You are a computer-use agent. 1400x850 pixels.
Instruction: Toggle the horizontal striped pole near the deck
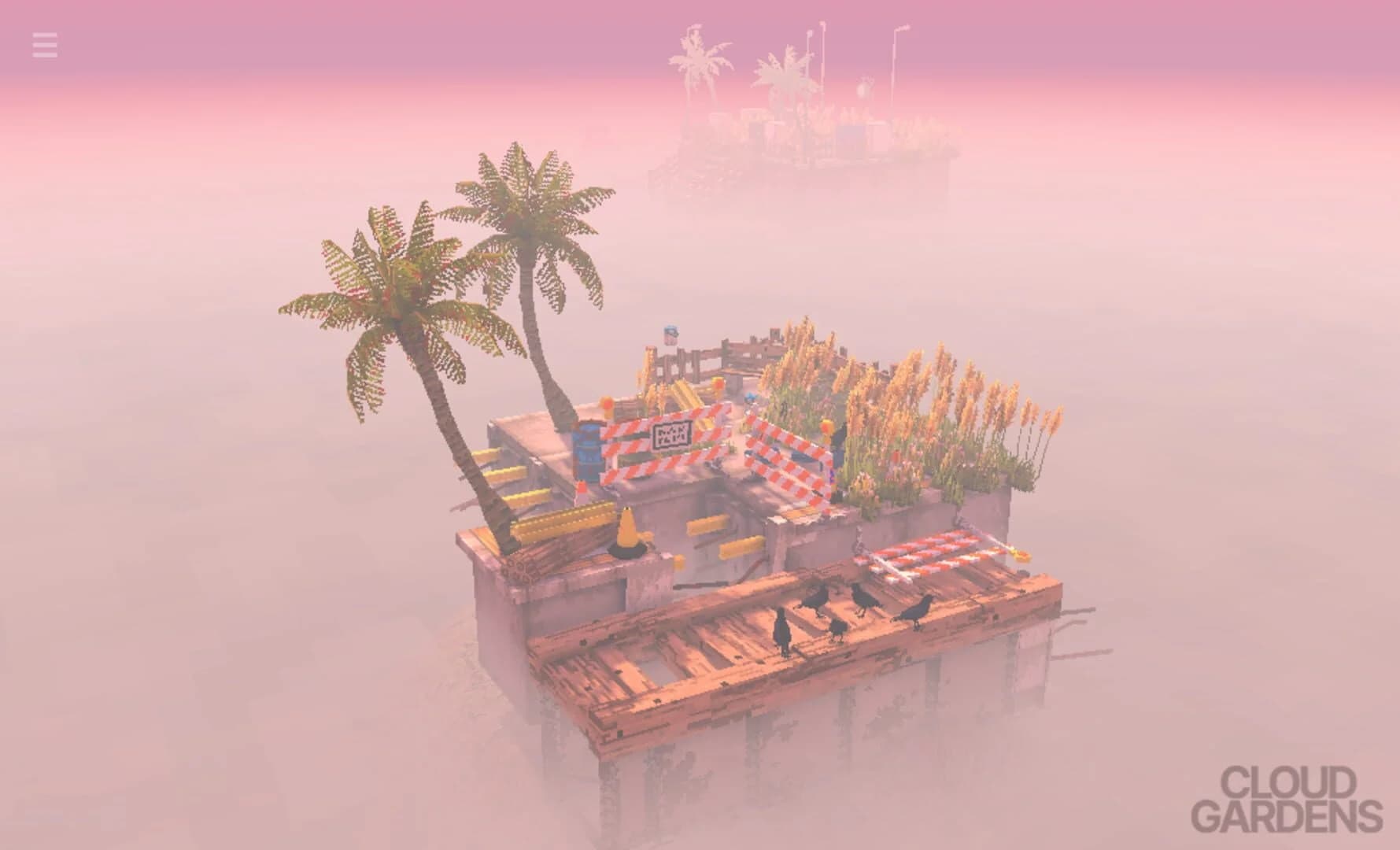(x=936, y=551)
